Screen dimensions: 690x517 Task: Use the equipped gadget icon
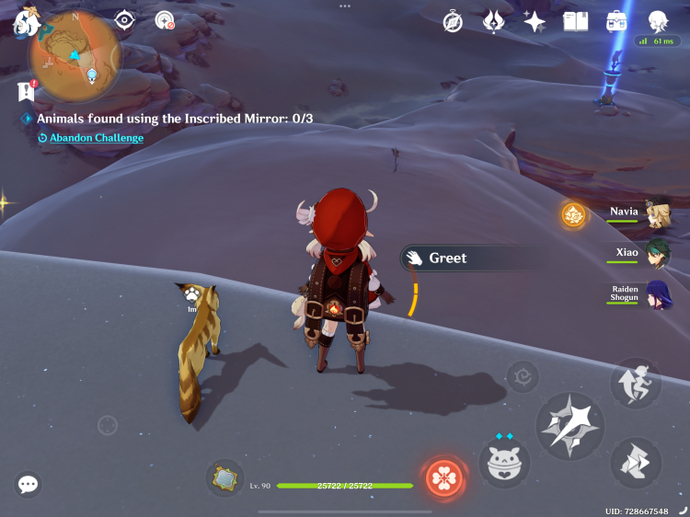[x=225, y=478]
